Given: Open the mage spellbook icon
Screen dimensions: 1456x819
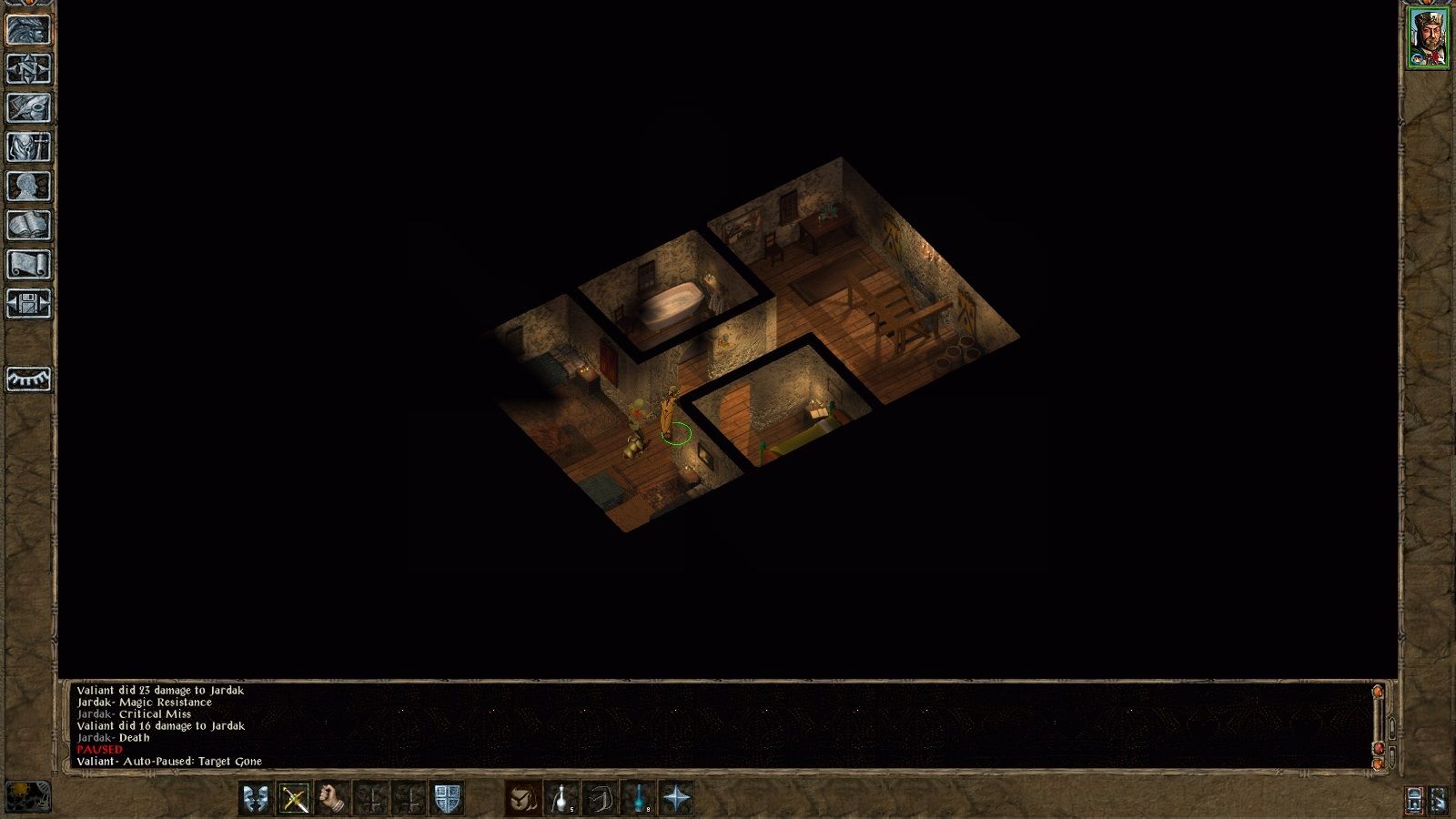Looking at the screenshot, I should [x=30, y=224].
